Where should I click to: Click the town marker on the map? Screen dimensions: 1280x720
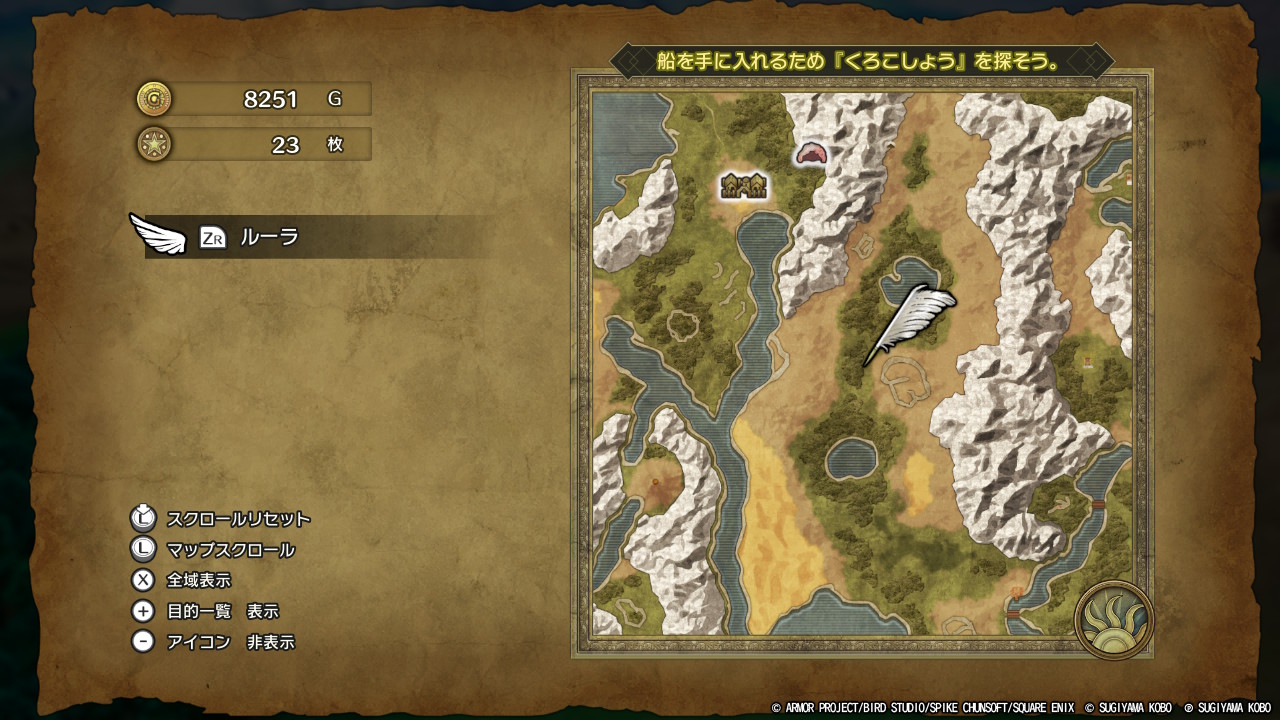click(x=744, y=186)
